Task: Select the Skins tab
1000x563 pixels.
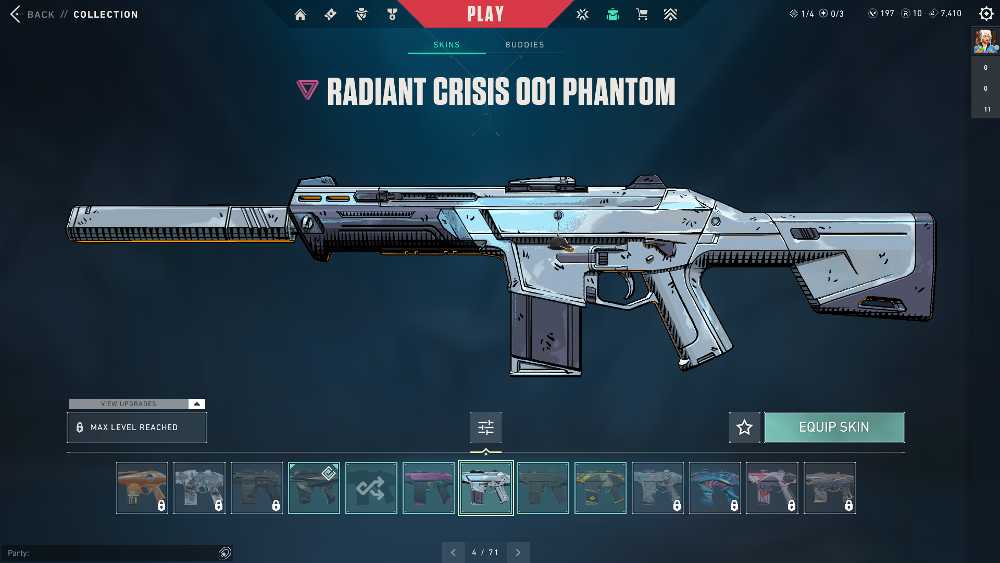Action: click(x=446, y=45)
